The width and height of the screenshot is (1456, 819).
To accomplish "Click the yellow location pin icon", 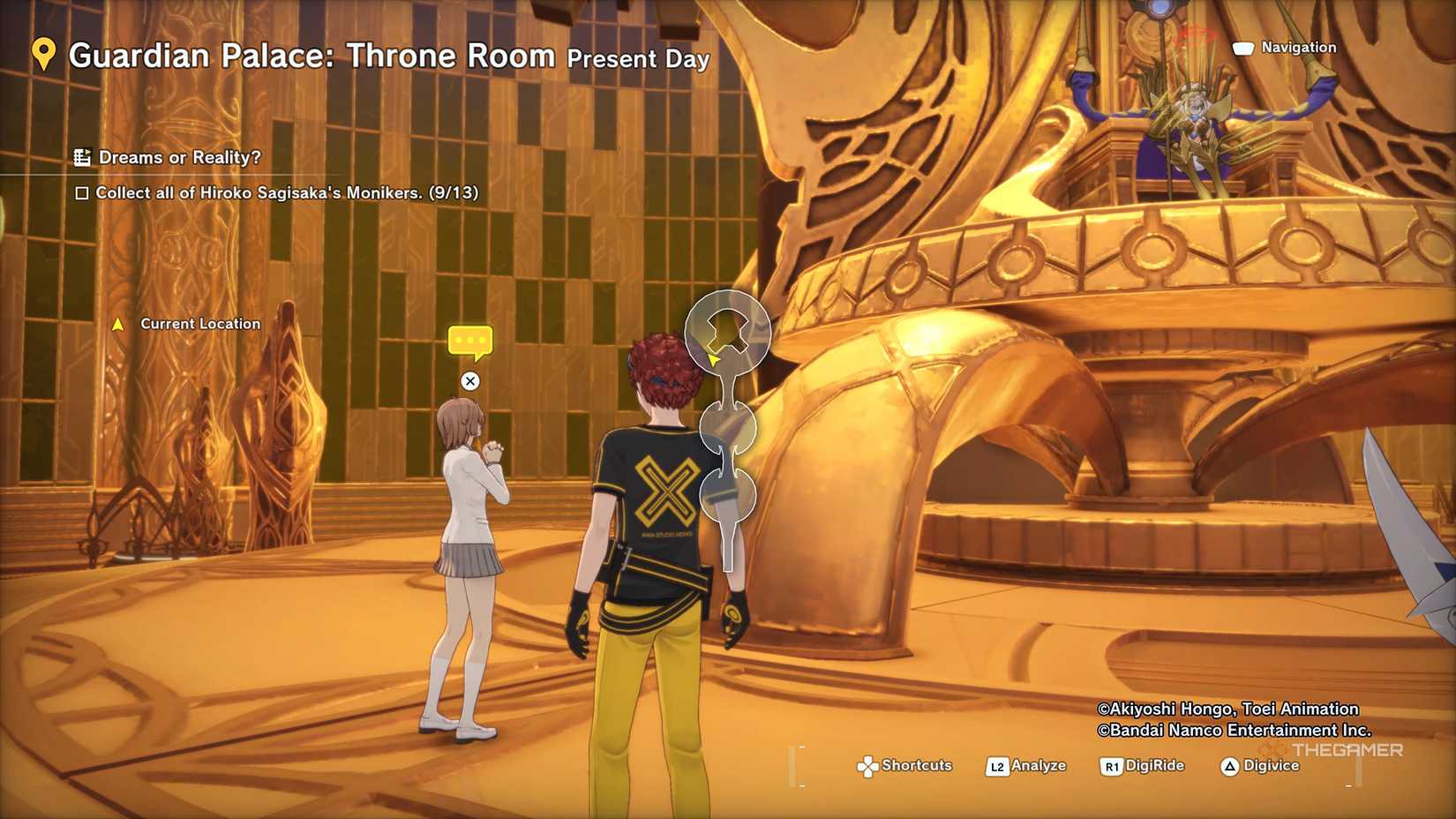I will pos(41,55).
